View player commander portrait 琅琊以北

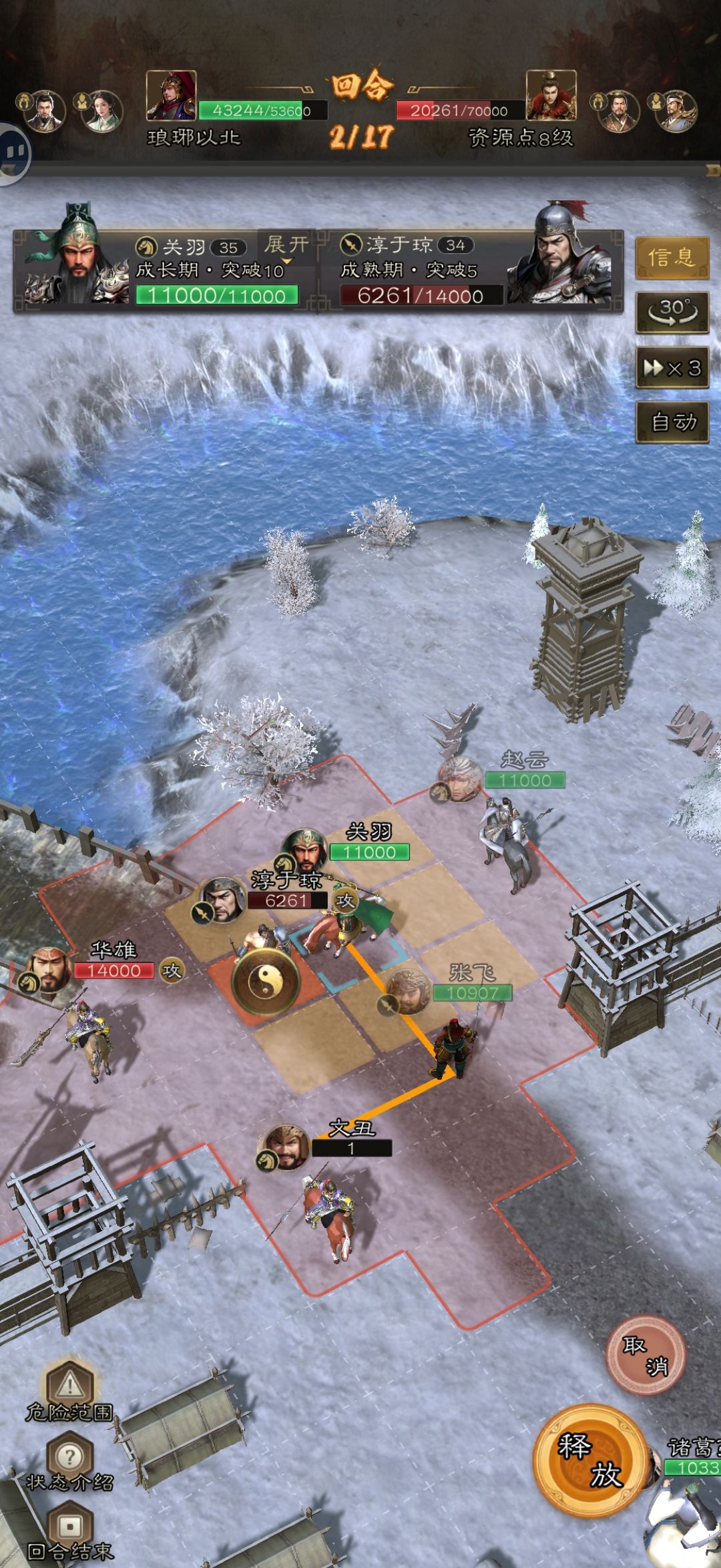tap(172, 95)
